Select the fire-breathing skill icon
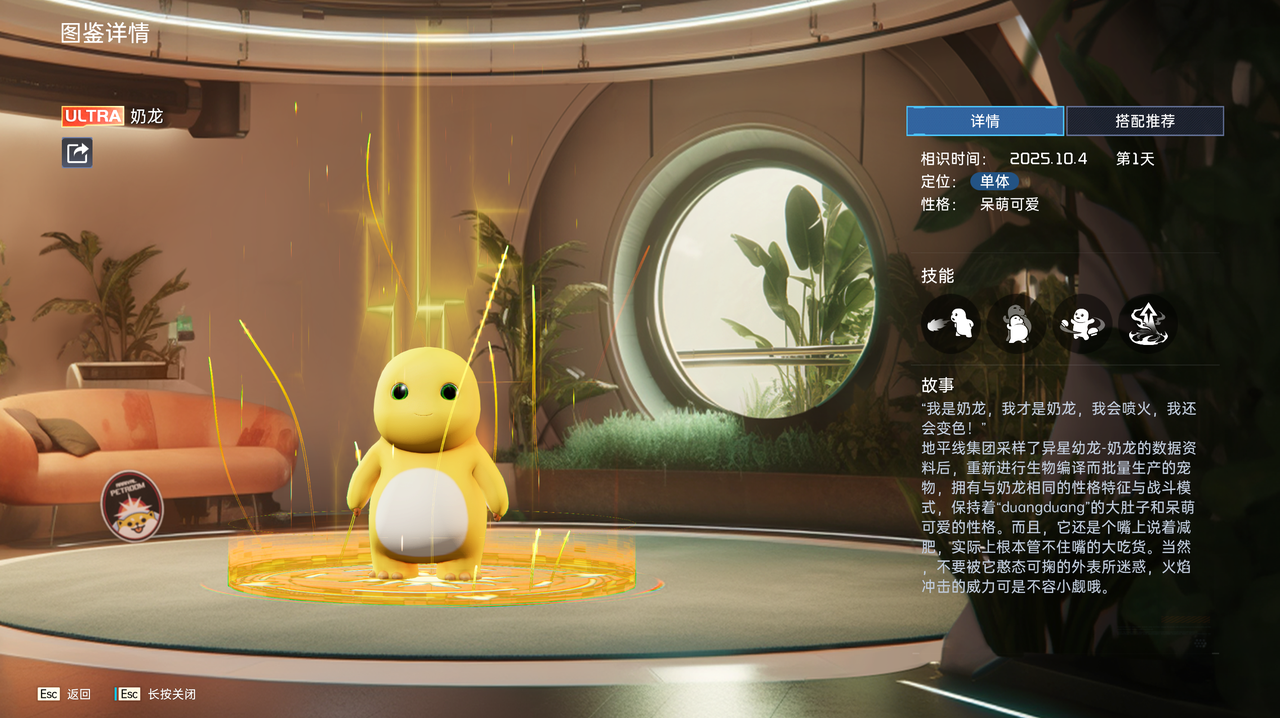1280x718 pixels. tap(950, 323)
